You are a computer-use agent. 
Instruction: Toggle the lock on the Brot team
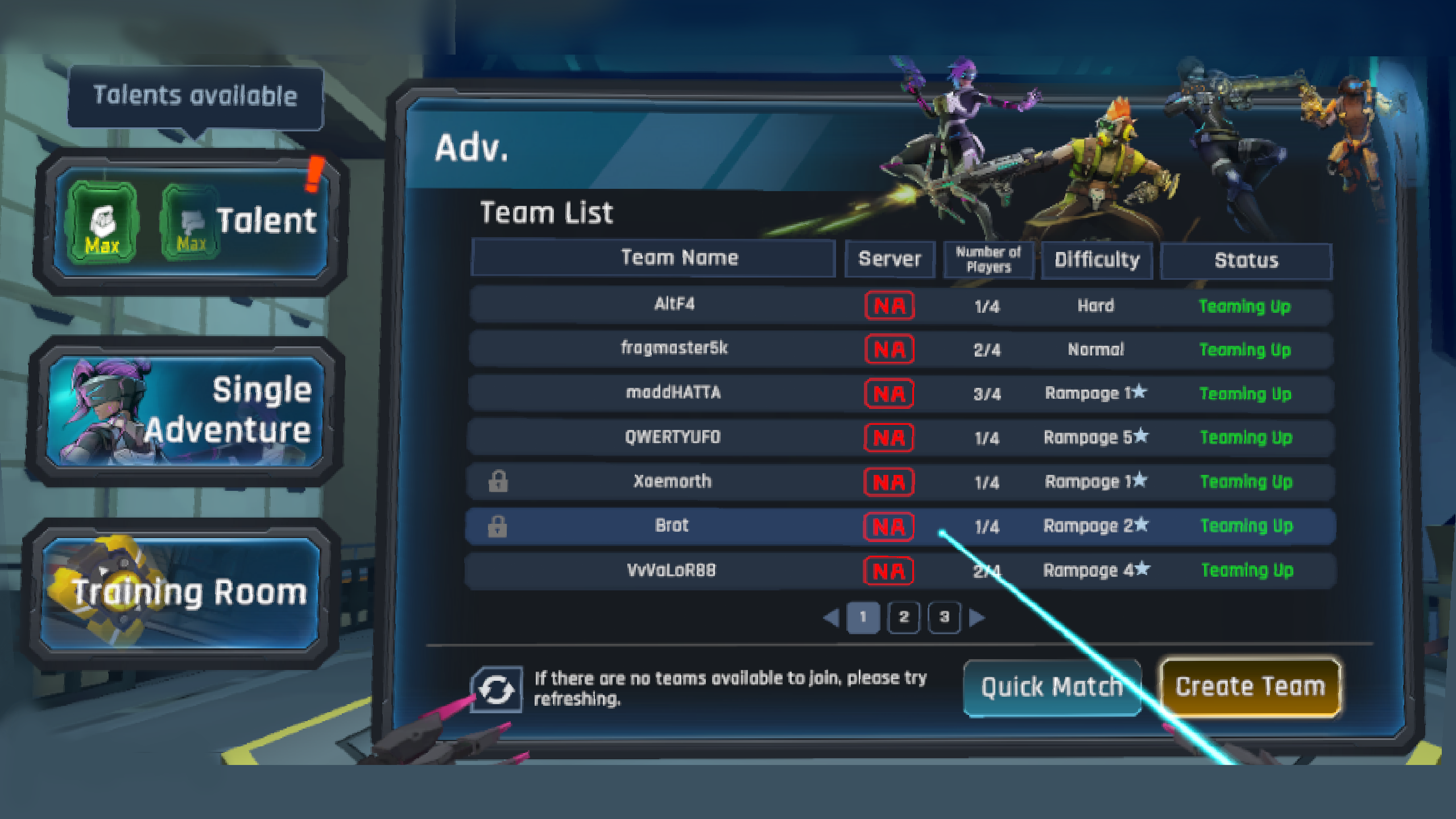[x=497, y=526]
